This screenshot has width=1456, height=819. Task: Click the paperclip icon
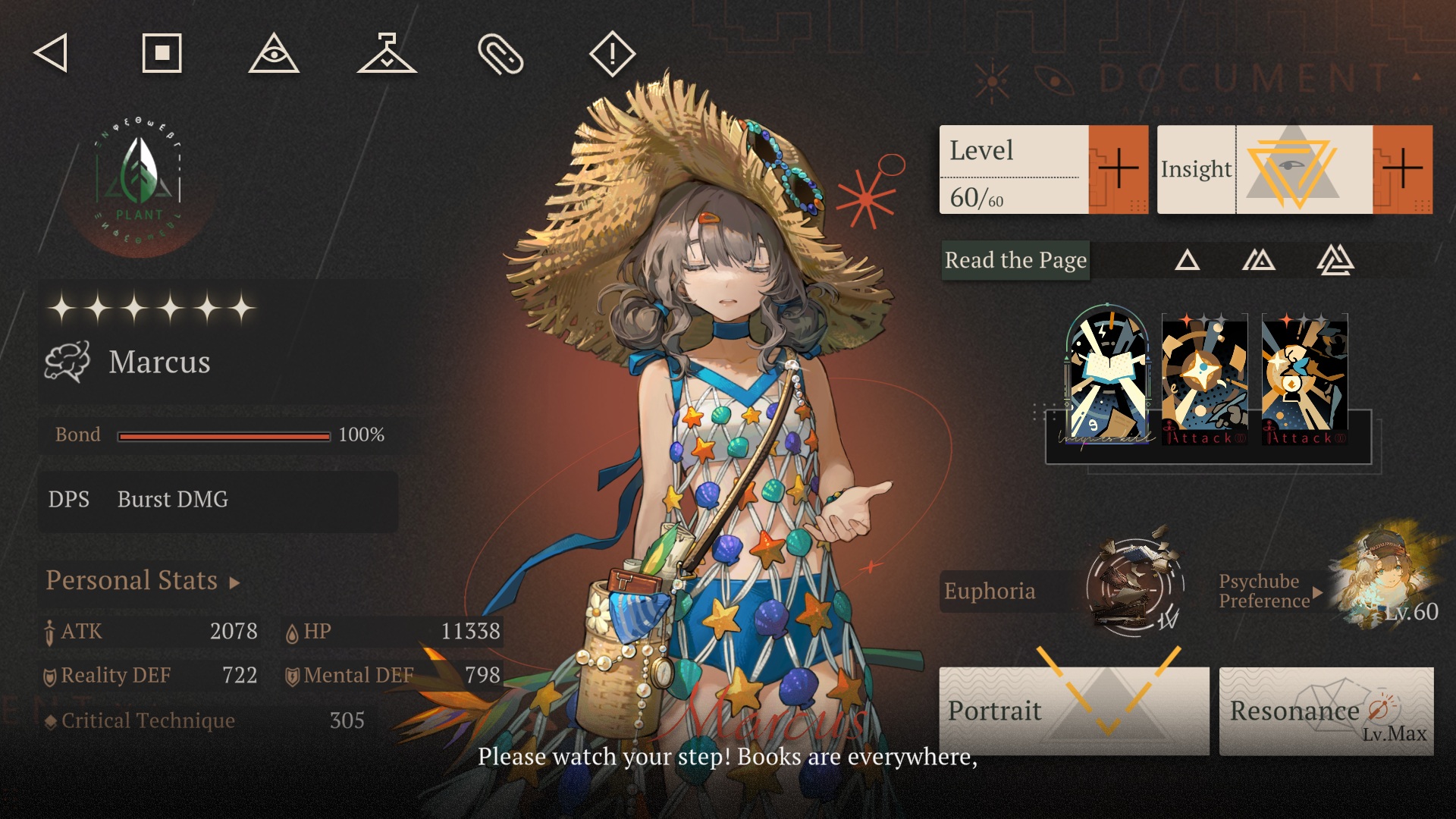point(500,54)
